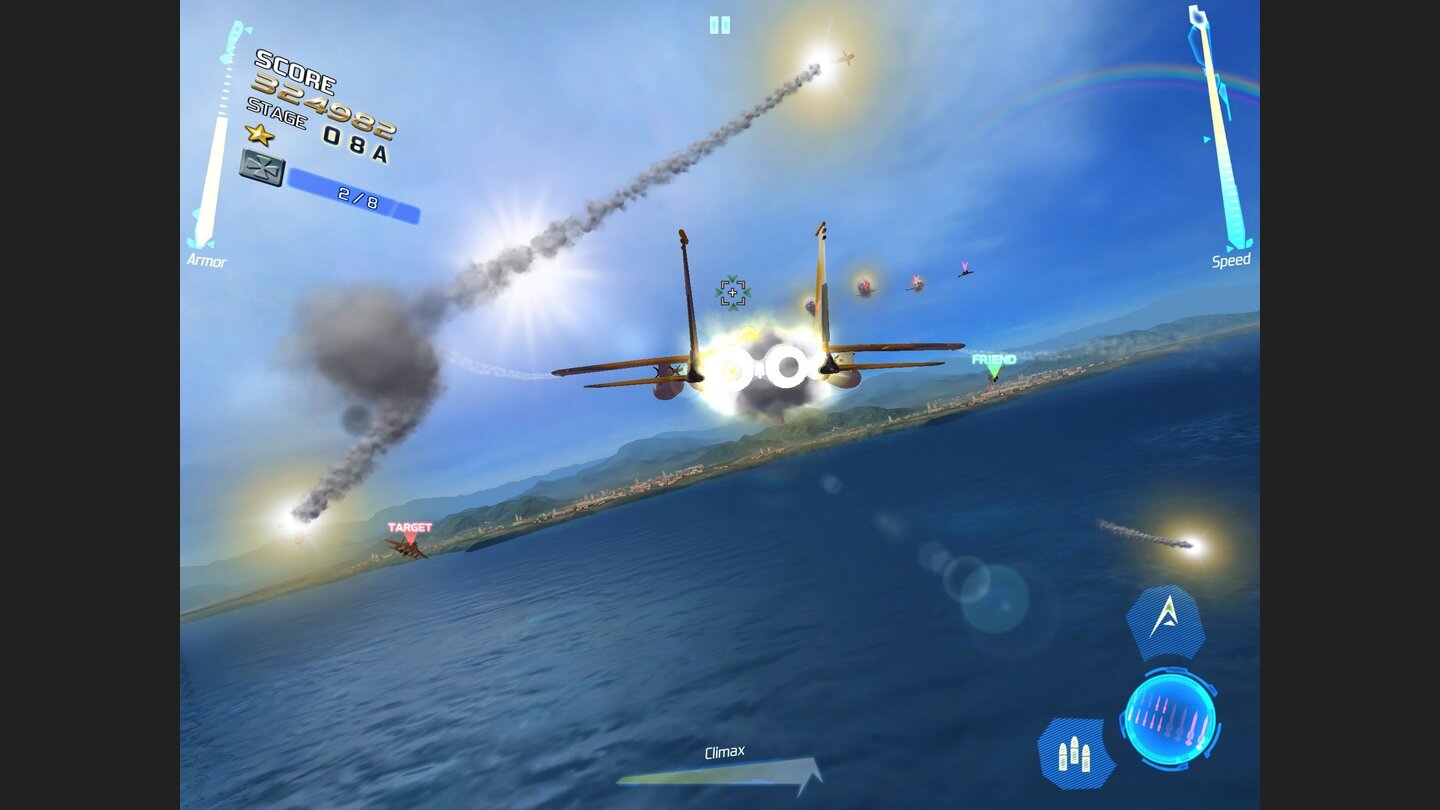1440x810 pixels.
Task: Open the Climax gauge panel
Action: (x=727, y=760)
